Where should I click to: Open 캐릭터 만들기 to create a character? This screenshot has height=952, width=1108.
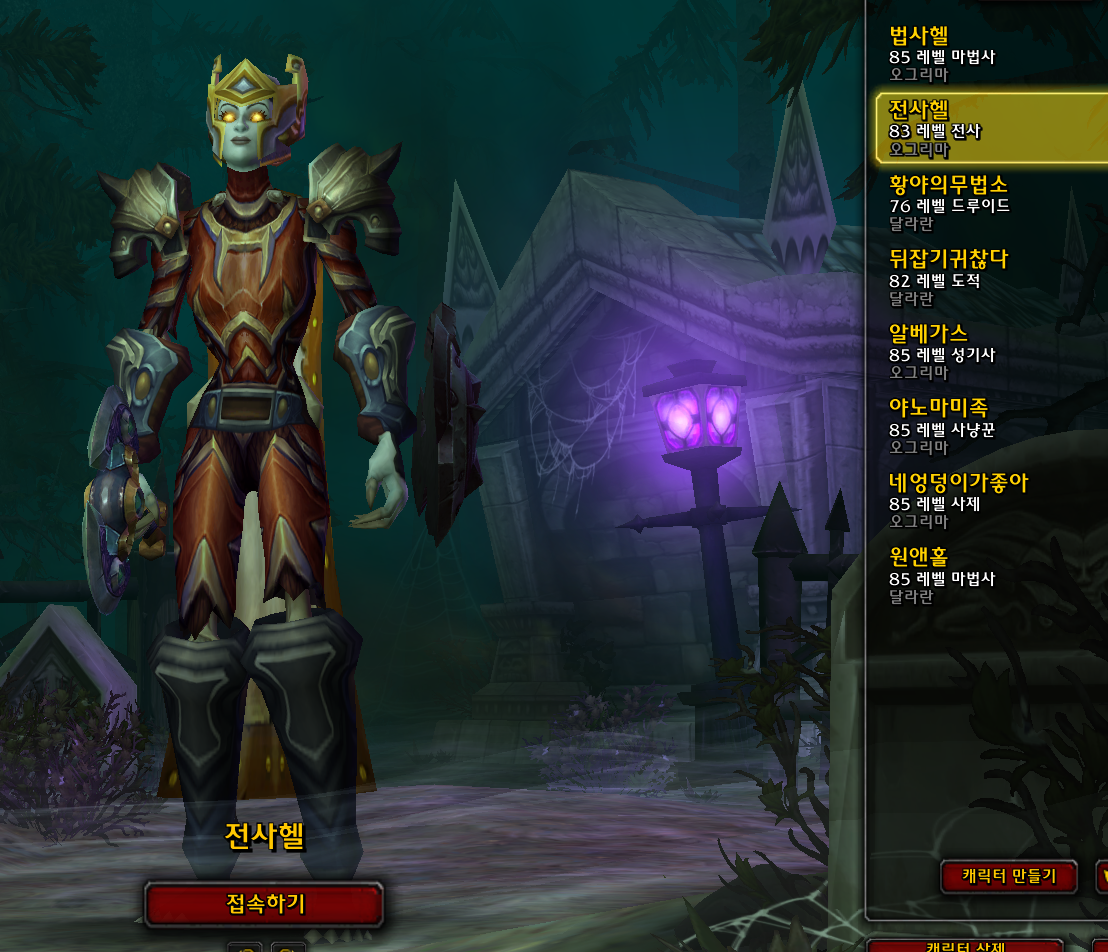point(1008,877)
